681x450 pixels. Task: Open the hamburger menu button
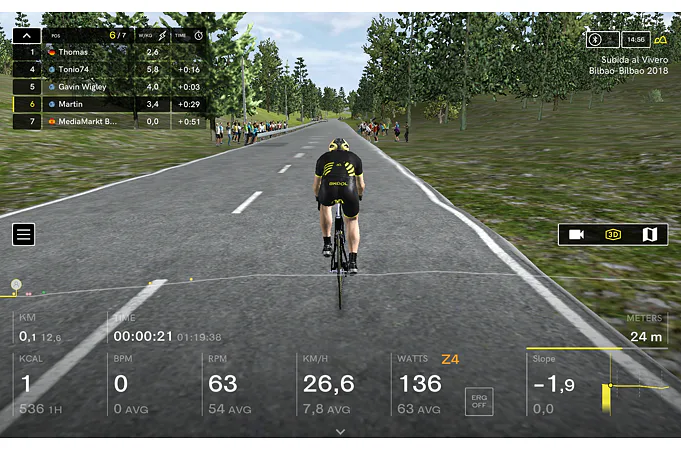pos(24,234)
